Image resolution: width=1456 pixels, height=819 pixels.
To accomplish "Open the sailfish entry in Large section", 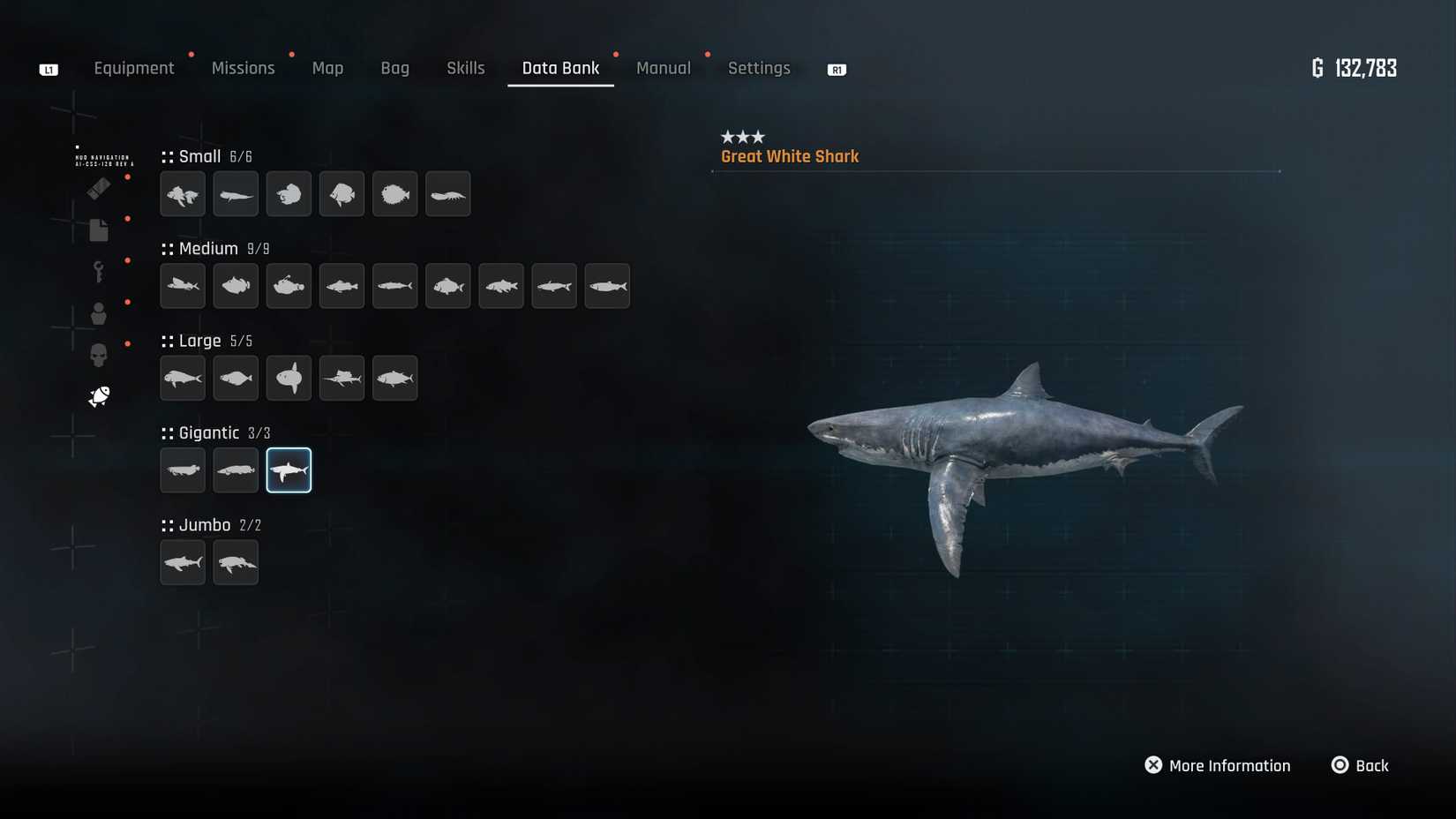I will (341, 378).
